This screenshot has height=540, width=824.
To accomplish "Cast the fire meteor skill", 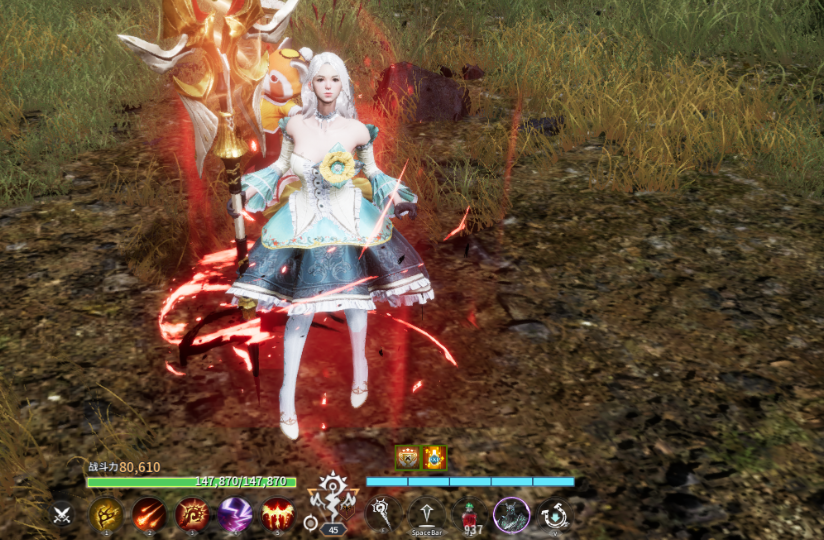I will tap(149, 514).
